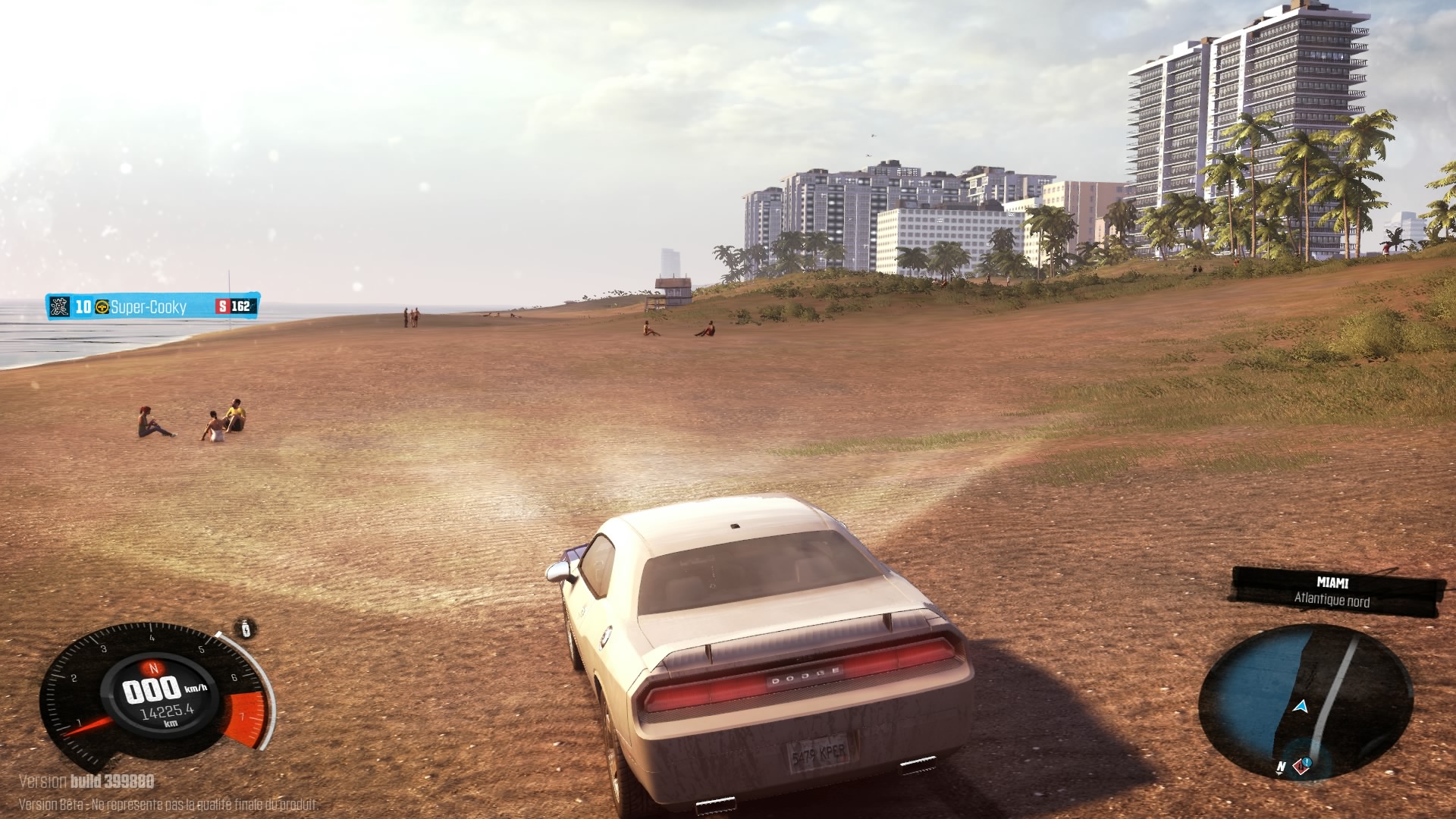Click the nitro canister icon by speedometer

[x=246, y=629]
